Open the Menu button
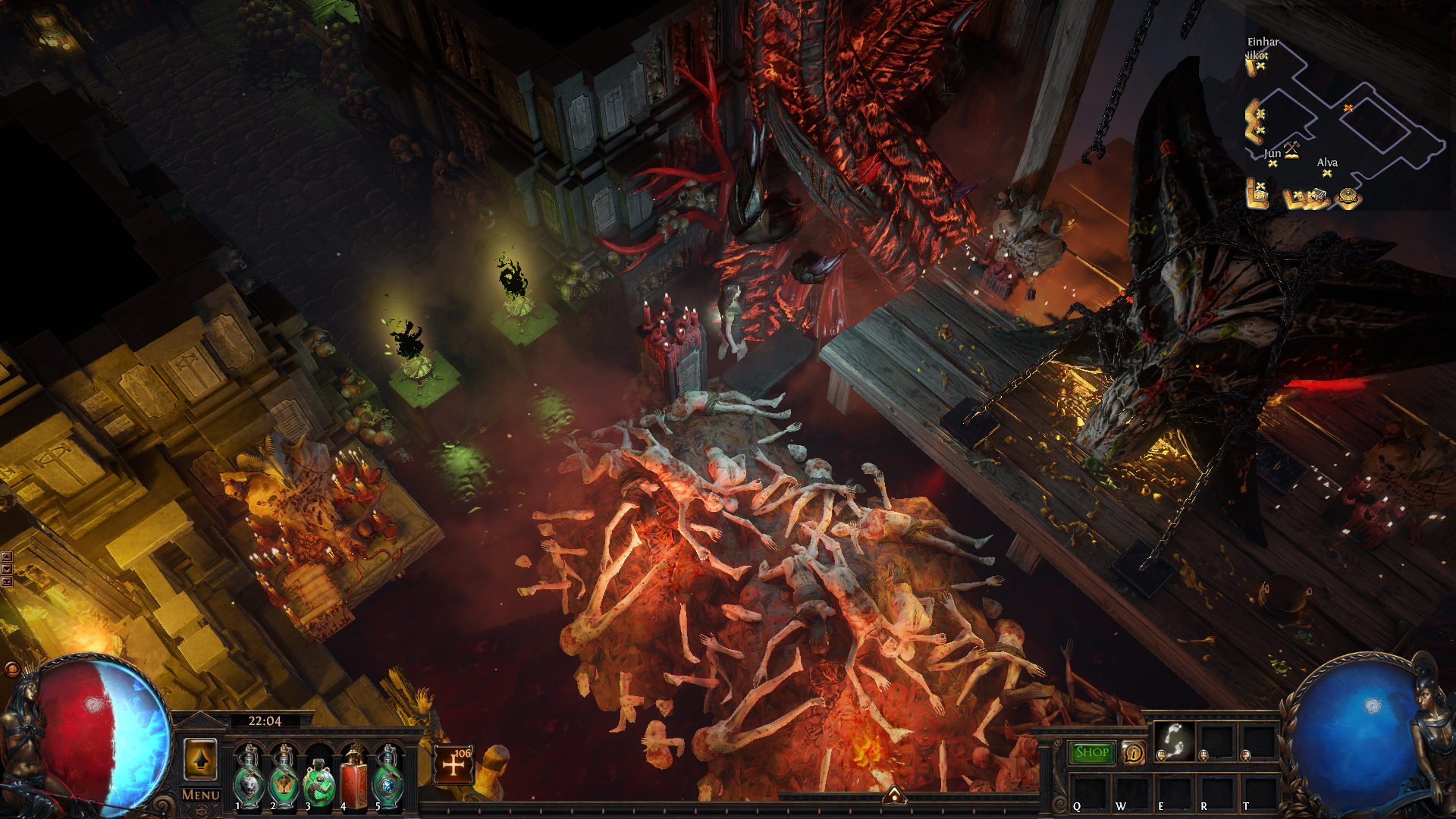 point(201,795)
